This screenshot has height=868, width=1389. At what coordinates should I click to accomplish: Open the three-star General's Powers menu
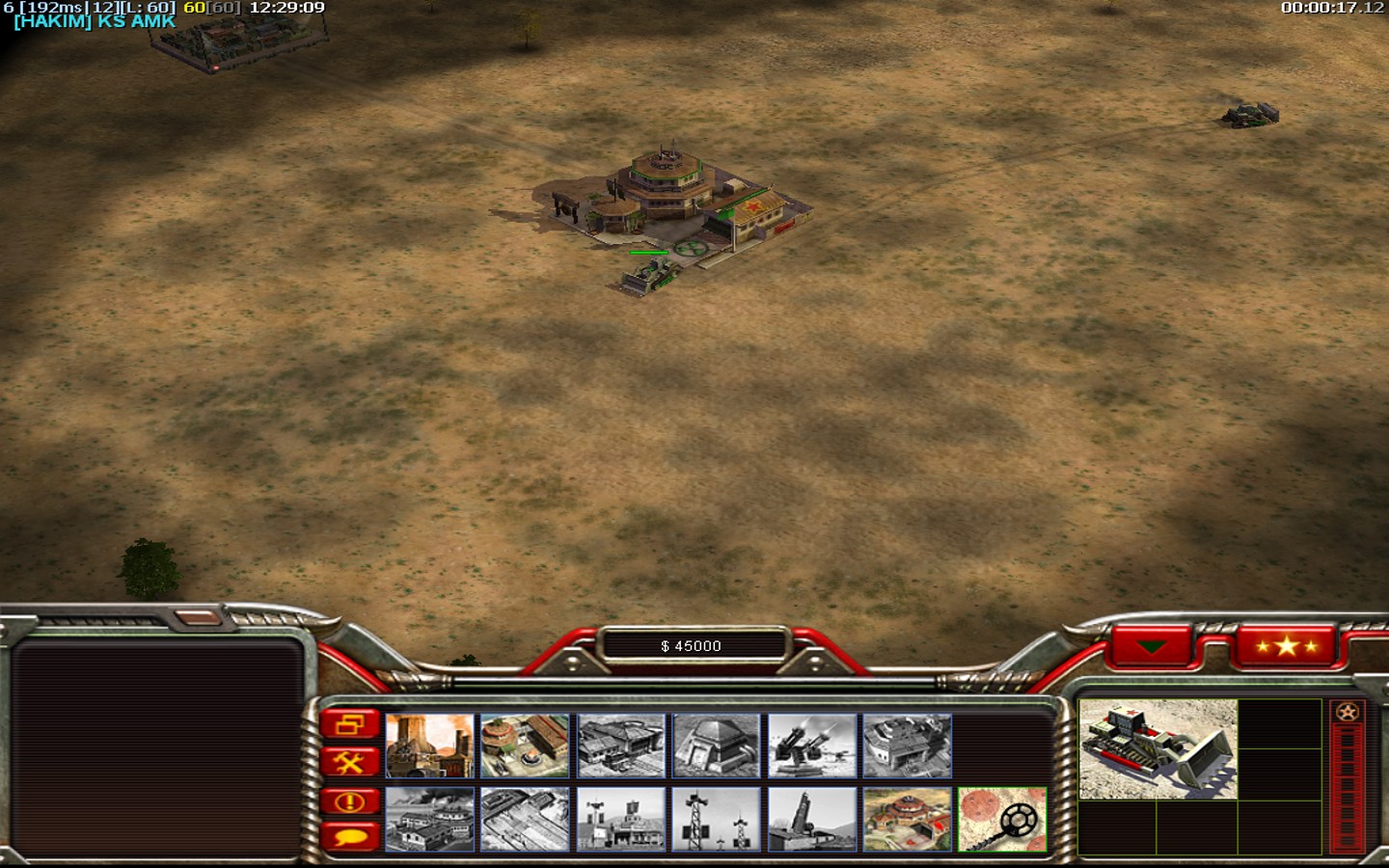(1286, 646)
